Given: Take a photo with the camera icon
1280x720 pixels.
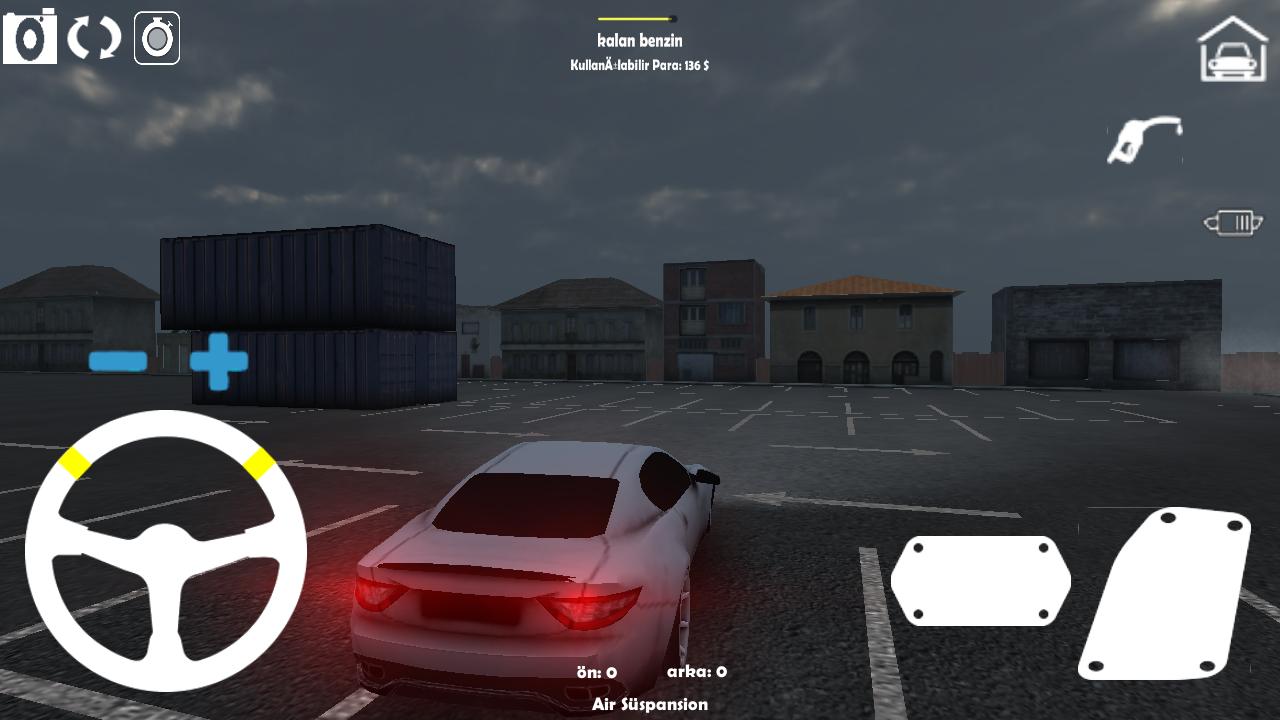Looking at the screenshot, I should click(x=30, y=37).
